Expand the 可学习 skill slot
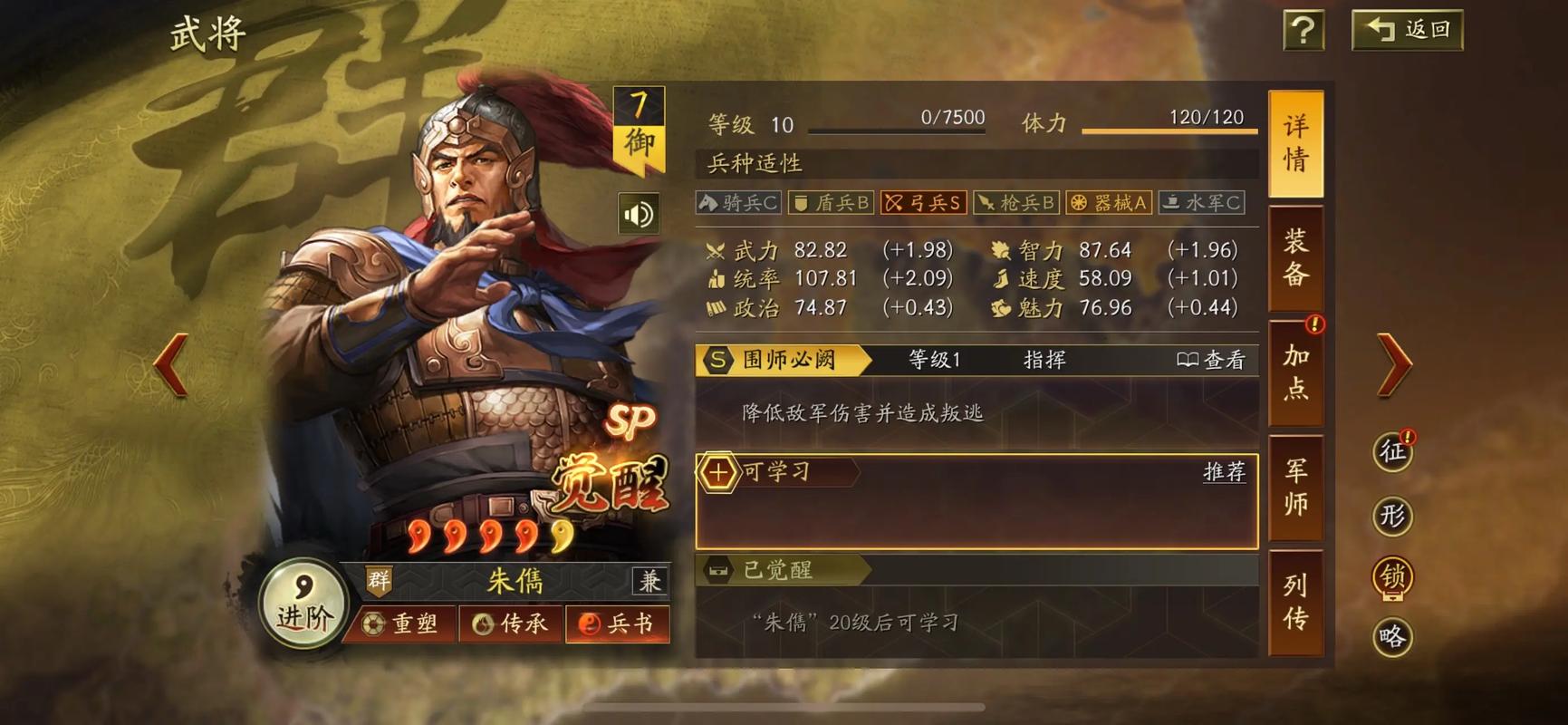 coord(774,472)
